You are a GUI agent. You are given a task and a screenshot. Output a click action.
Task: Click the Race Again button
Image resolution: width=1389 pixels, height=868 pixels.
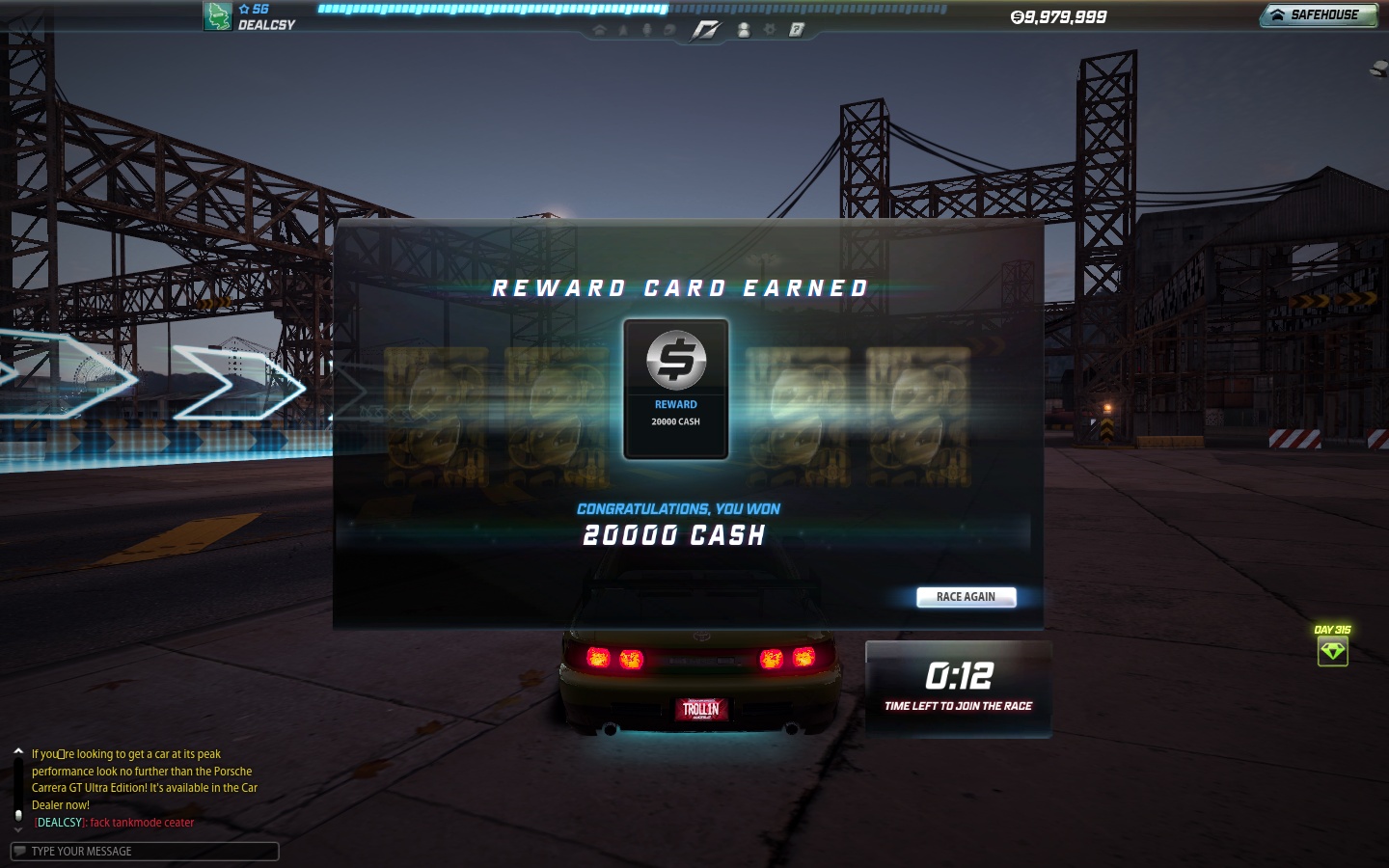pyautogui.click(x=966, y=597)
